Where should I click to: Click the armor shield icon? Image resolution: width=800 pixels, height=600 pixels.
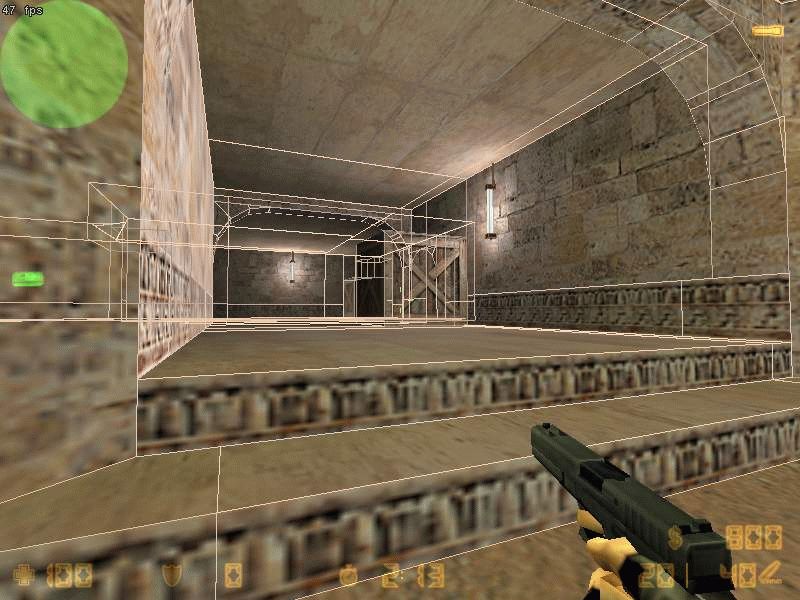[171, 575]
